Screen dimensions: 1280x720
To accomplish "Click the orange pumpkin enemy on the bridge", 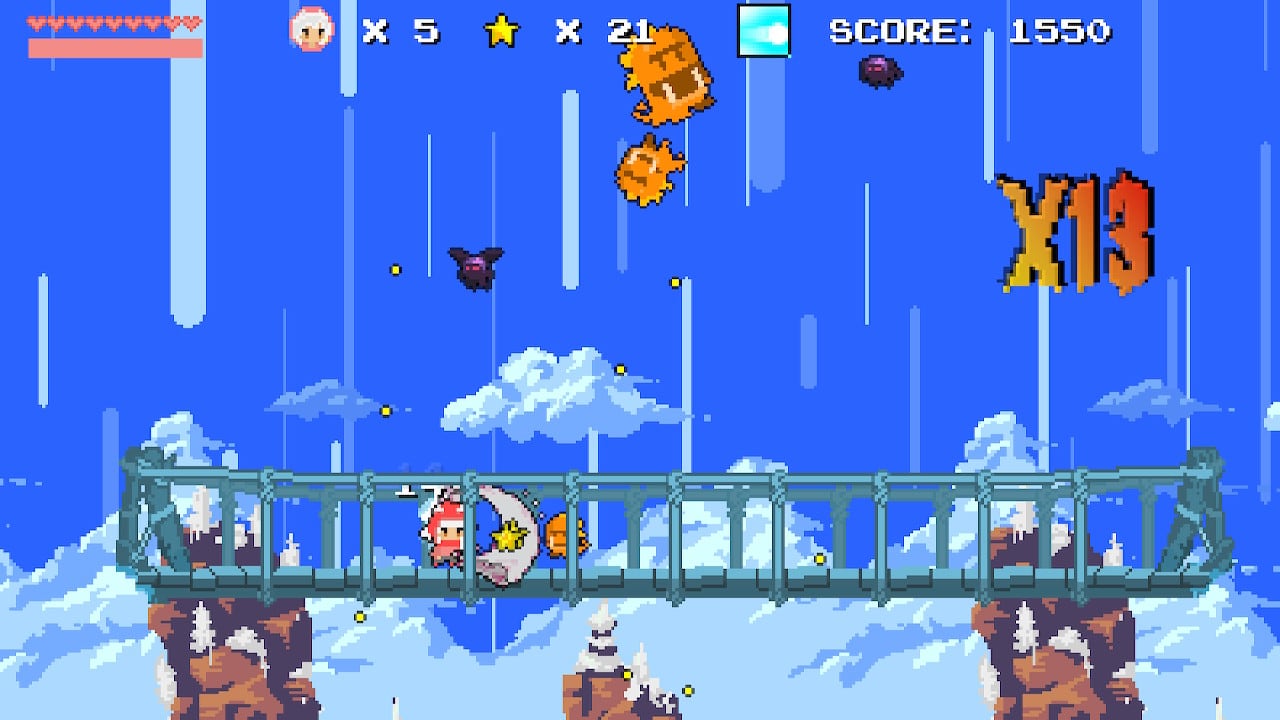I will tap(565, 537).
